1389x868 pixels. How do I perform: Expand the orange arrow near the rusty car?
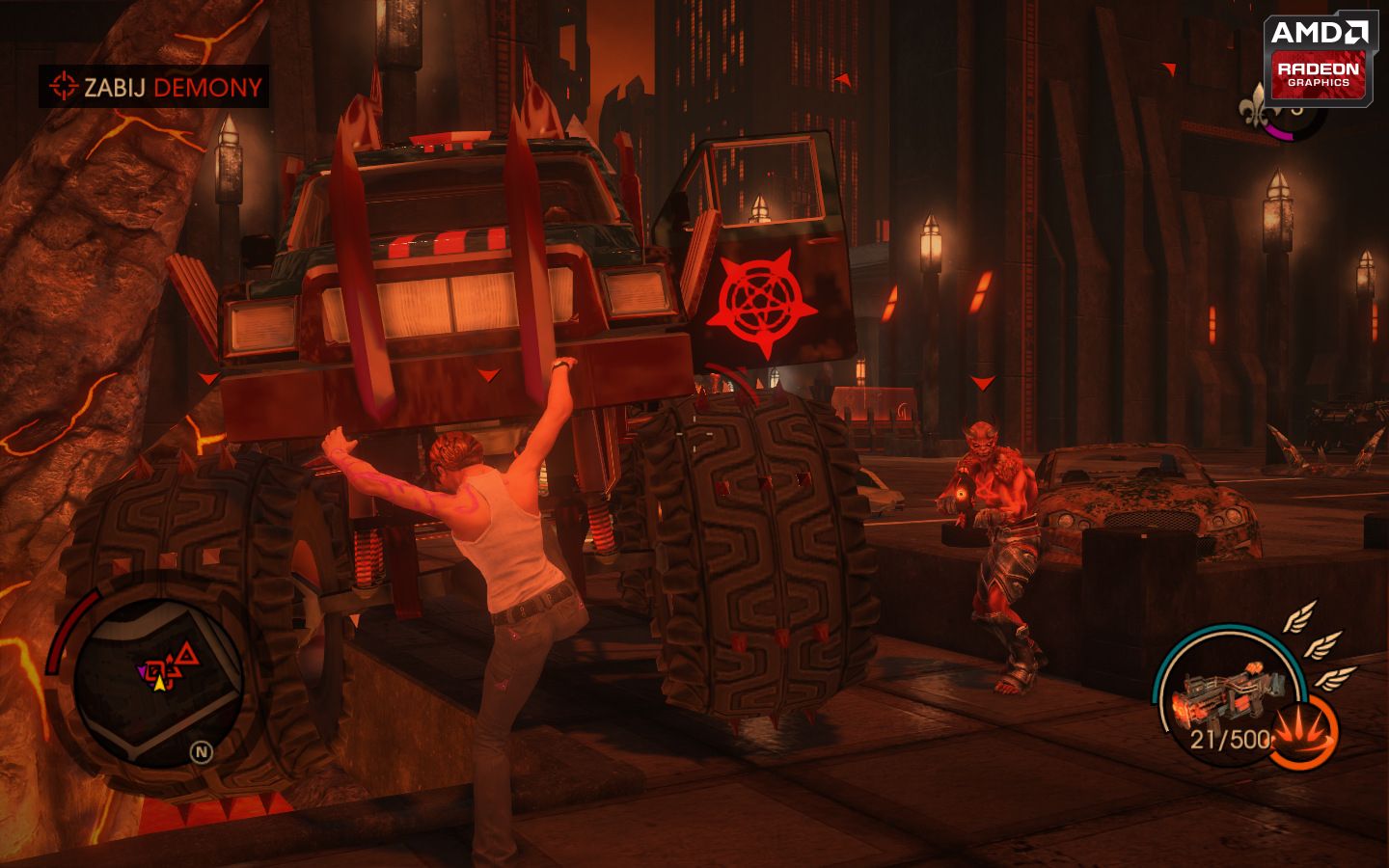coord(1167,68)
